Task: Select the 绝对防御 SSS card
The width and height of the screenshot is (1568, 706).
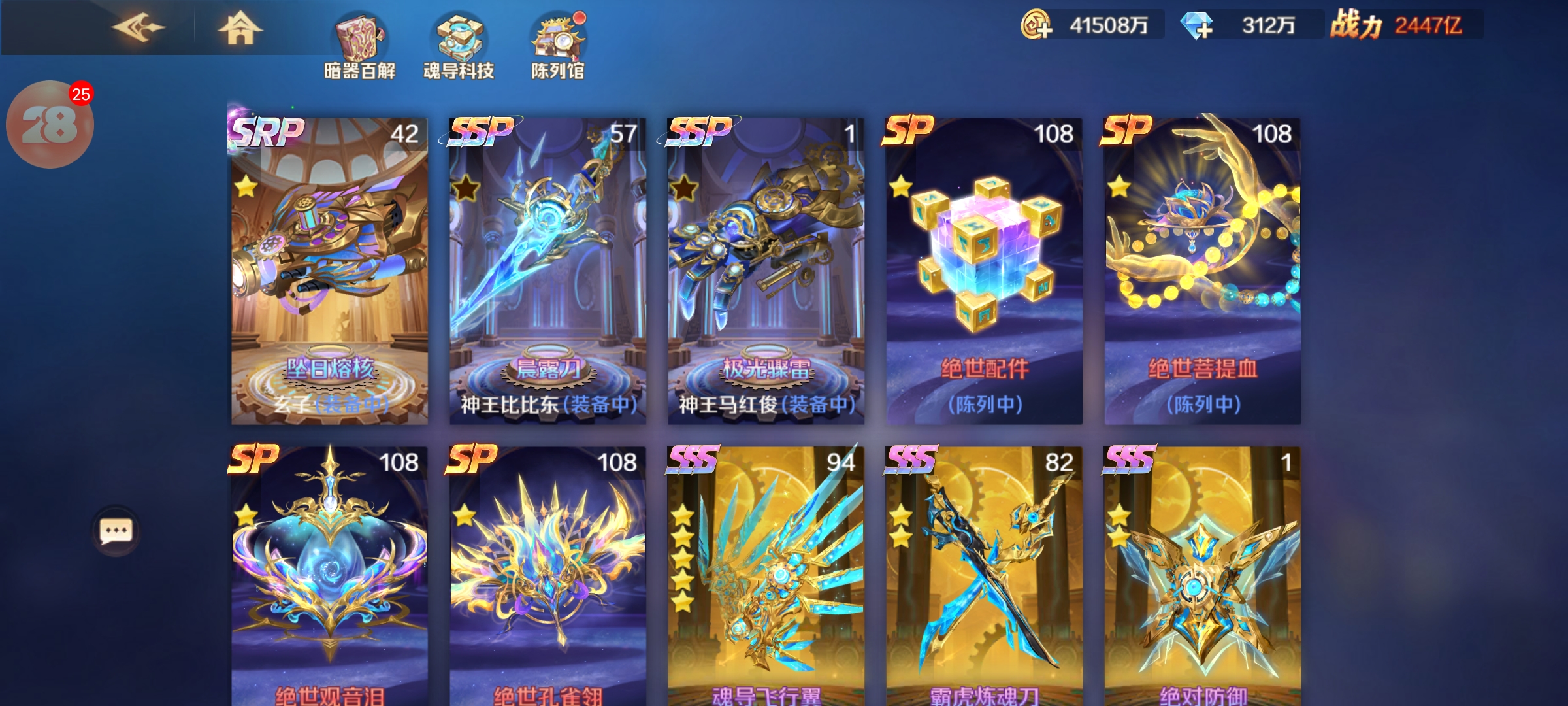Action: 1202,575
